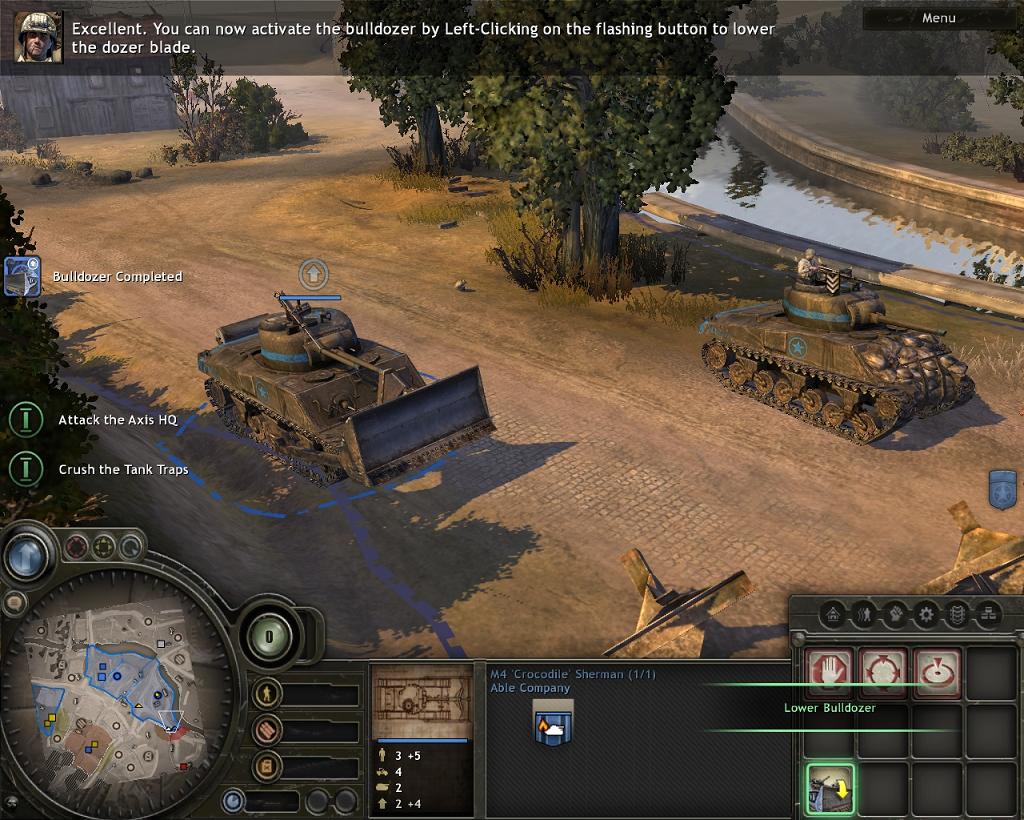Click the soldier manpower resource icon

point(266,693)
